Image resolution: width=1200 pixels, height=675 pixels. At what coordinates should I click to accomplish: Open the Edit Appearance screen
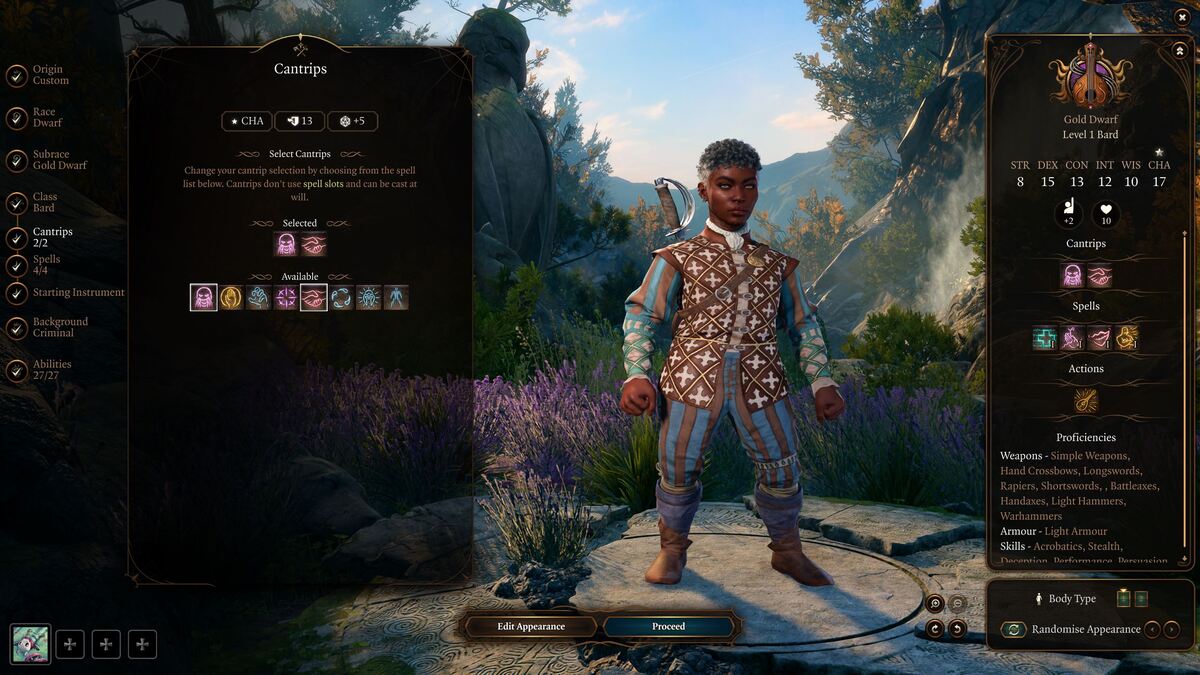[x=531, y=626]
